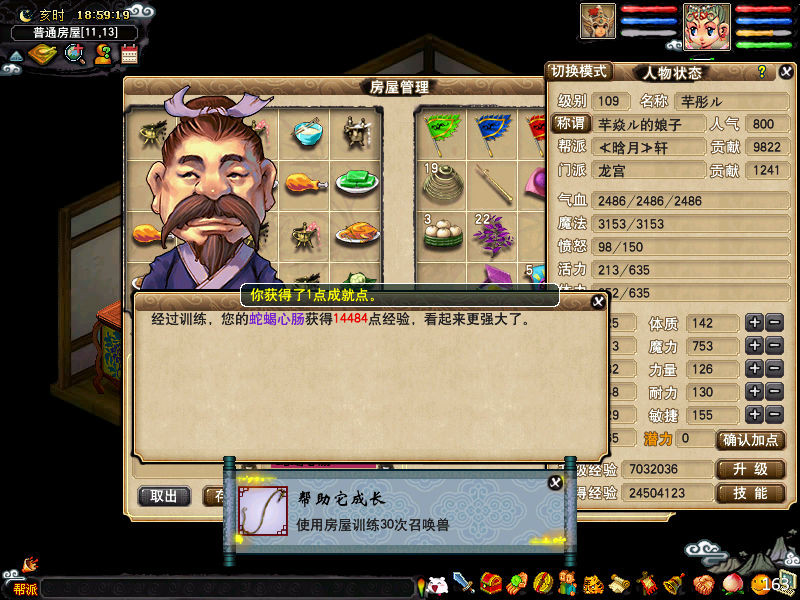Screen dimensions: 800x600
Task: Open the calendar icon near the minimap
Action: (x=129, y=55)
